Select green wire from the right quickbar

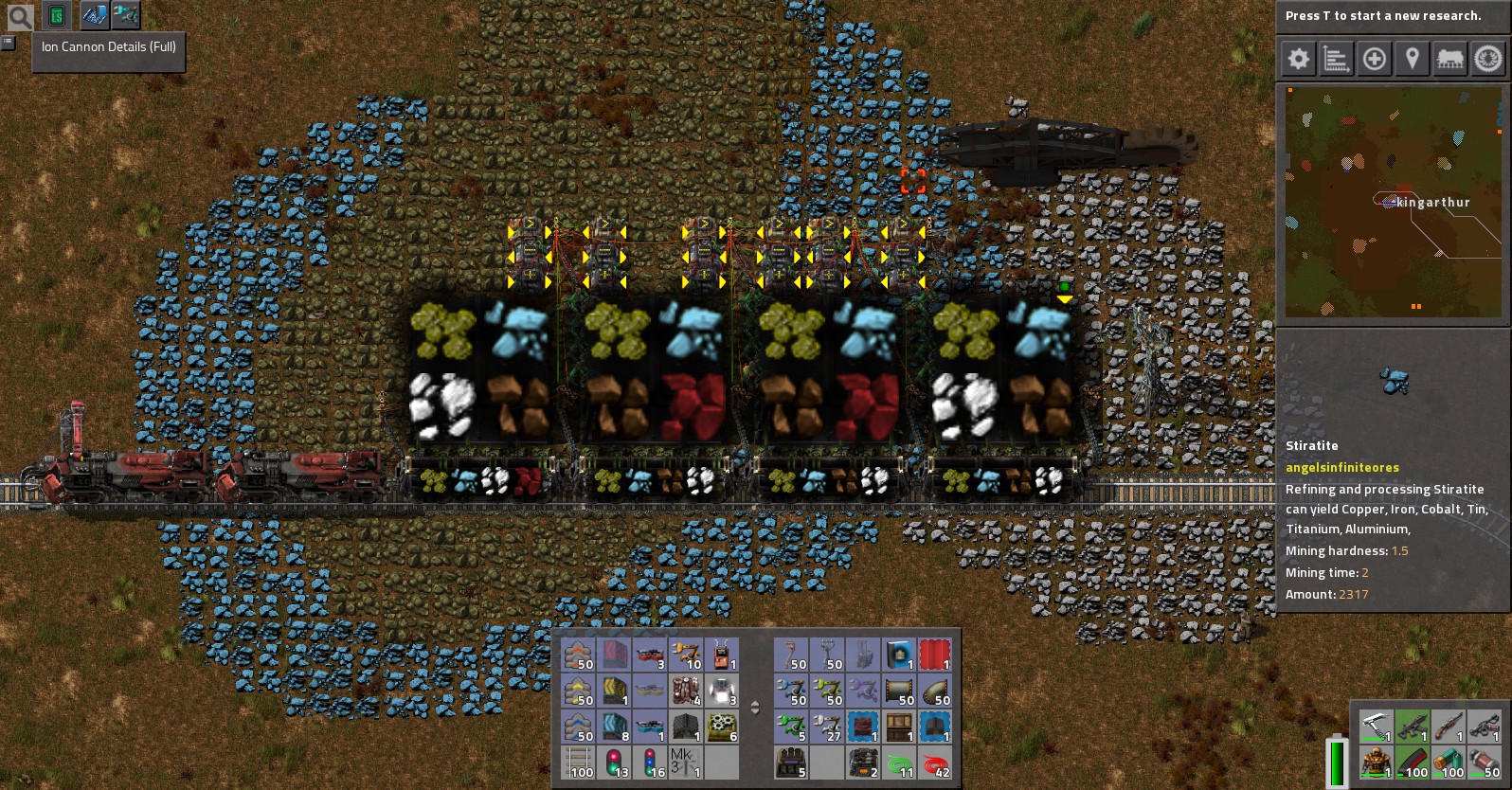point(900,767)
